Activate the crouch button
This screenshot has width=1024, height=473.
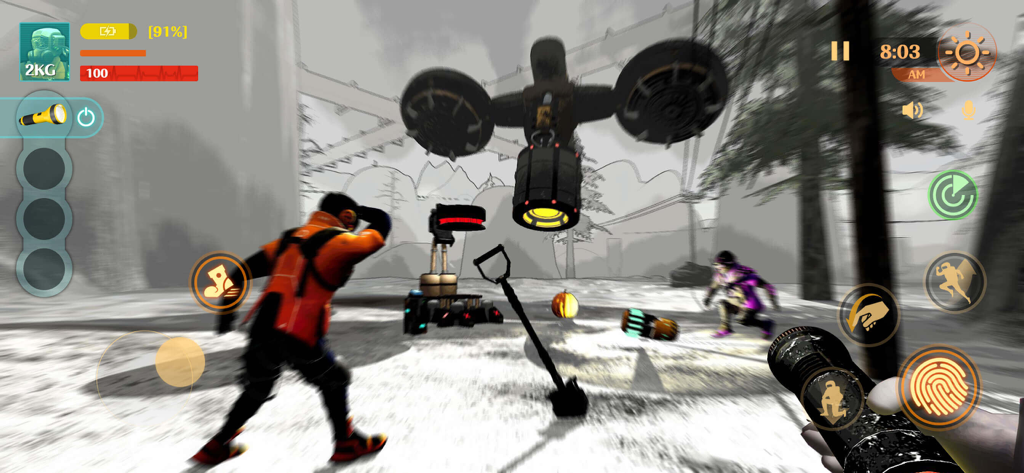832,400
